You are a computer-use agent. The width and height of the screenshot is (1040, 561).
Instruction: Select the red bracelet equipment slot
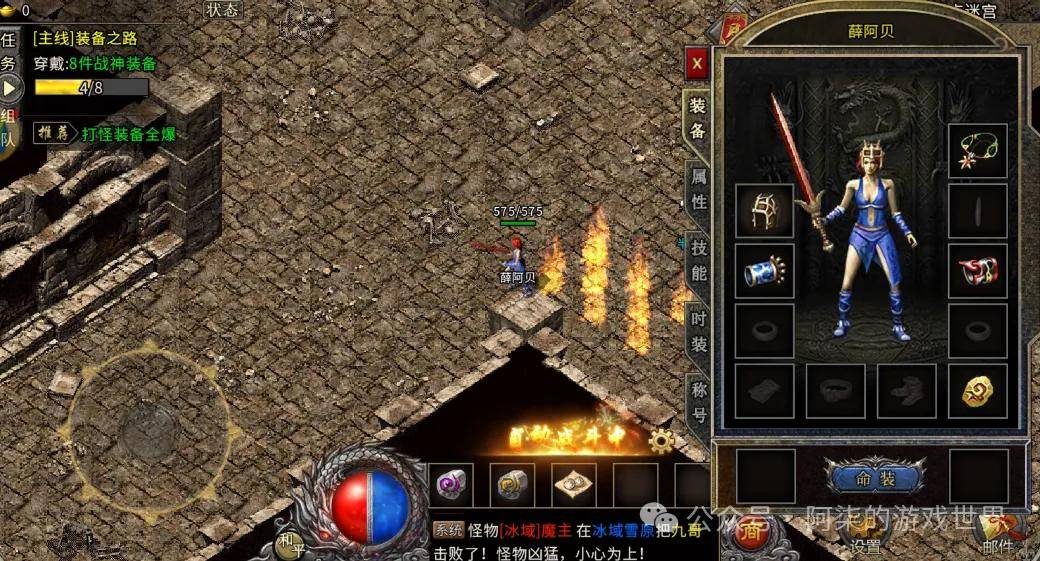point(977,270)
